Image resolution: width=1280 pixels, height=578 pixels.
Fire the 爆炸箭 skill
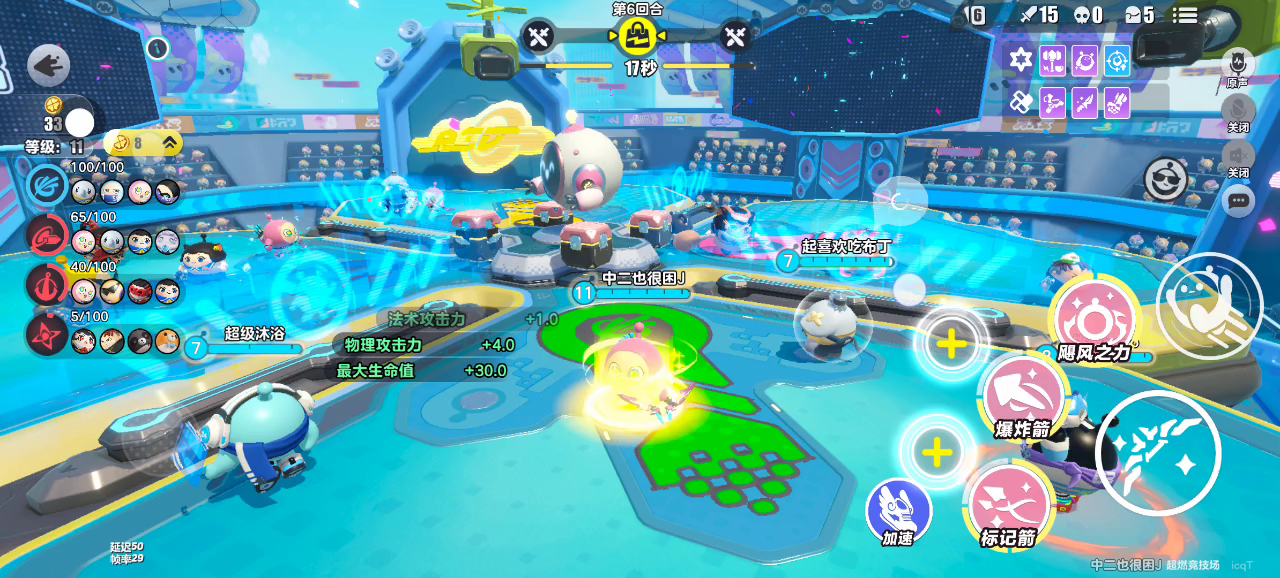point(1022,398)
